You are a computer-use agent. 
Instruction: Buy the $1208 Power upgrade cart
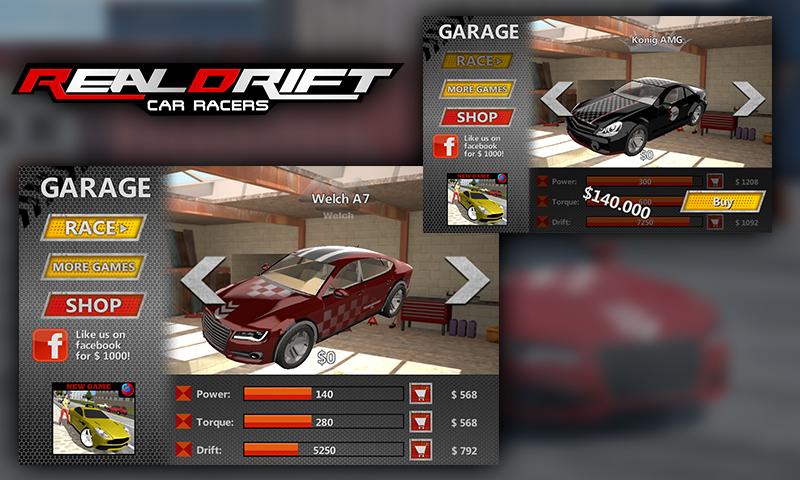(715, 182)
